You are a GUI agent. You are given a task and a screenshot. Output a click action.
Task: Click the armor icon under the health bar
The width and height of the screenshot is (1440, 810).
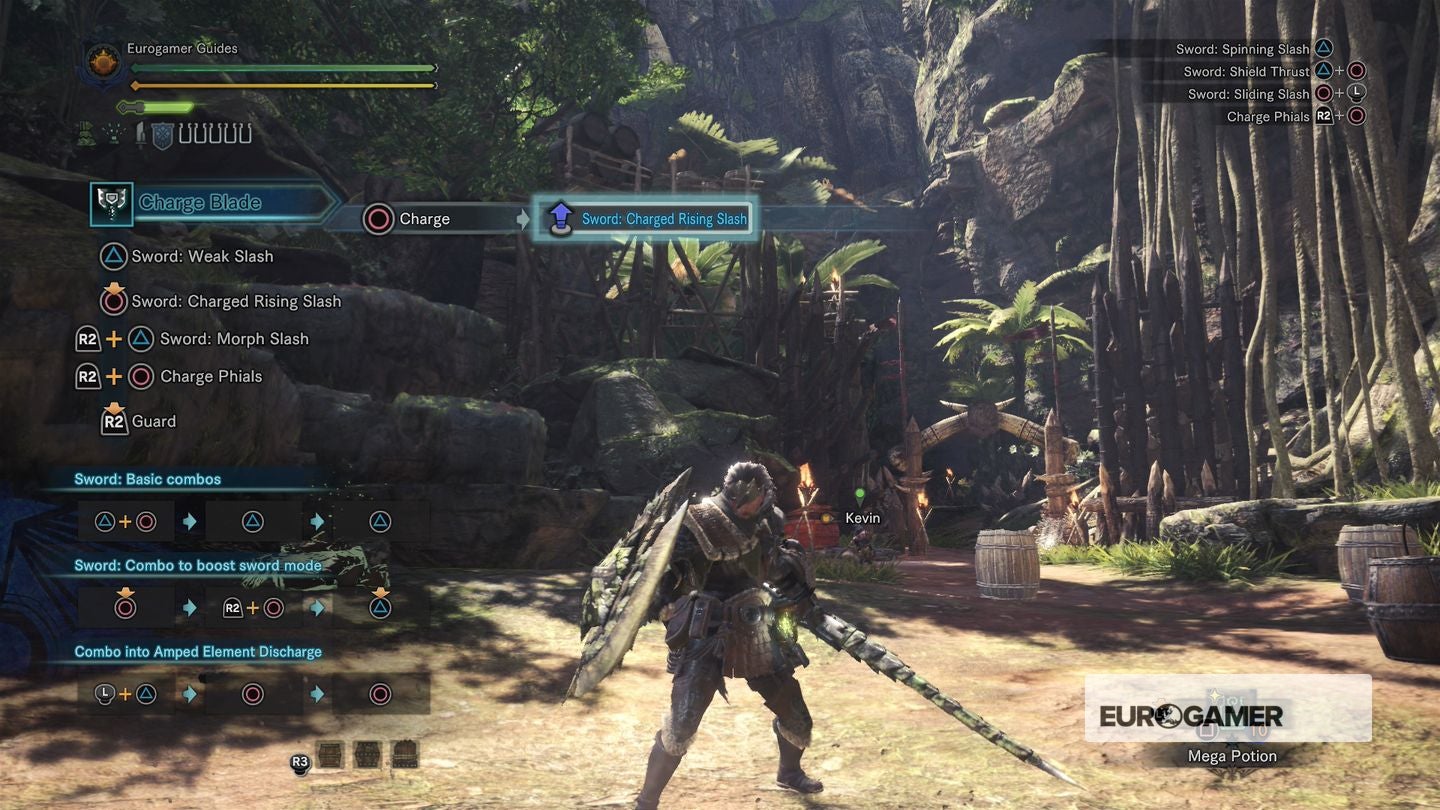(x=85, y=133)
